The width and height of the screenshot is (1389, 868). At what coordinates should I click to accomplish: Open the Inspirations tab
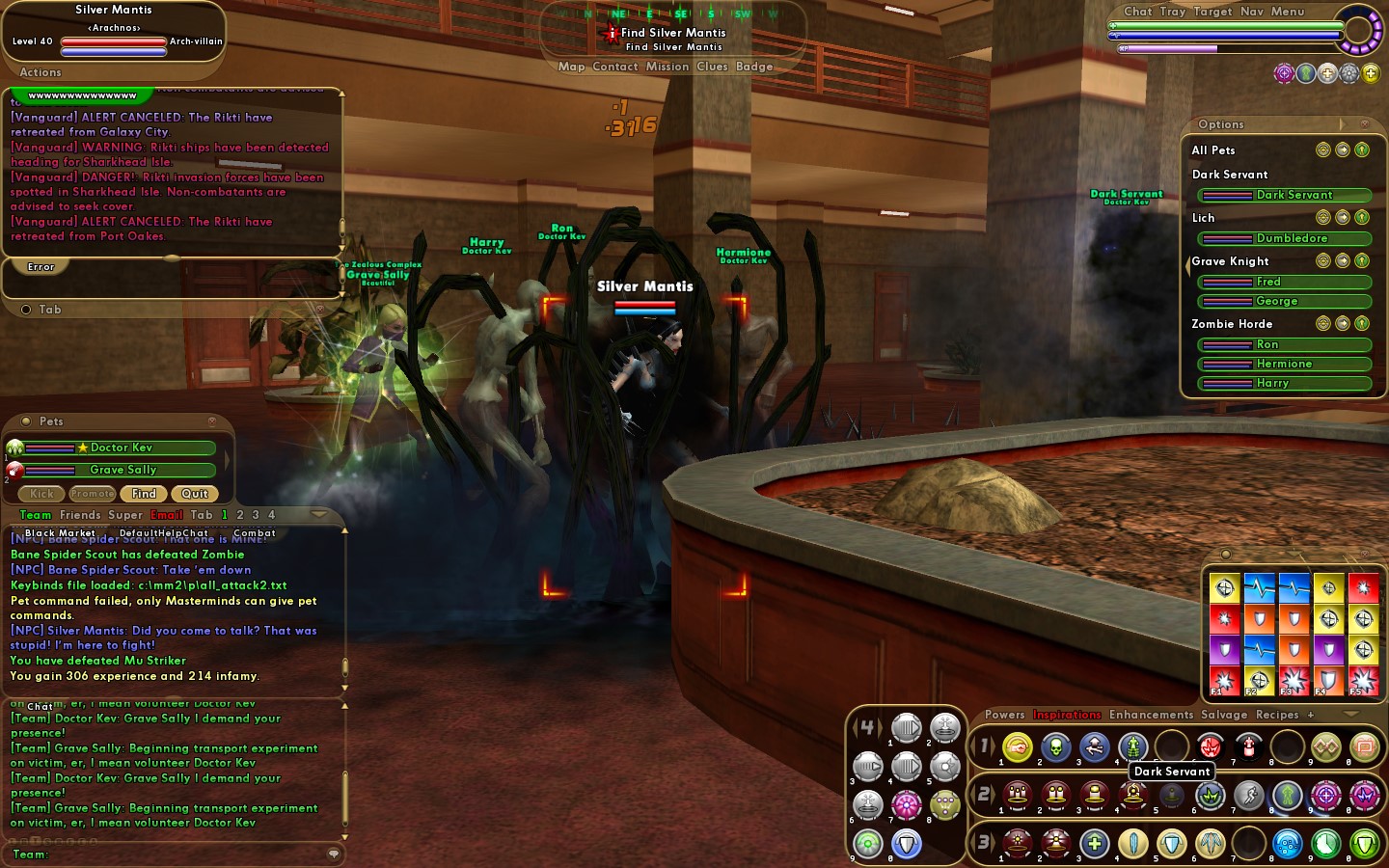coord(1067,715)
